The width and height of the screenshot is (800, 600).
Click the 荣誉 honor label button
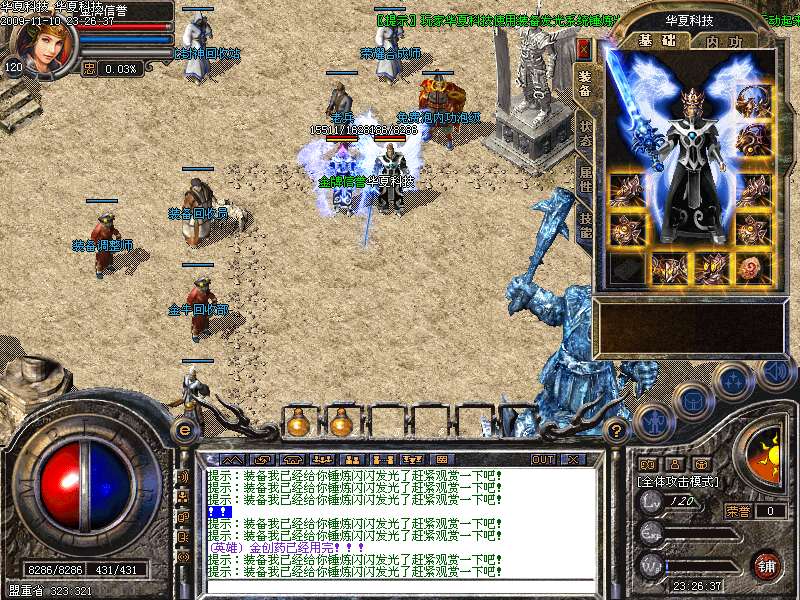coord(739,511)
